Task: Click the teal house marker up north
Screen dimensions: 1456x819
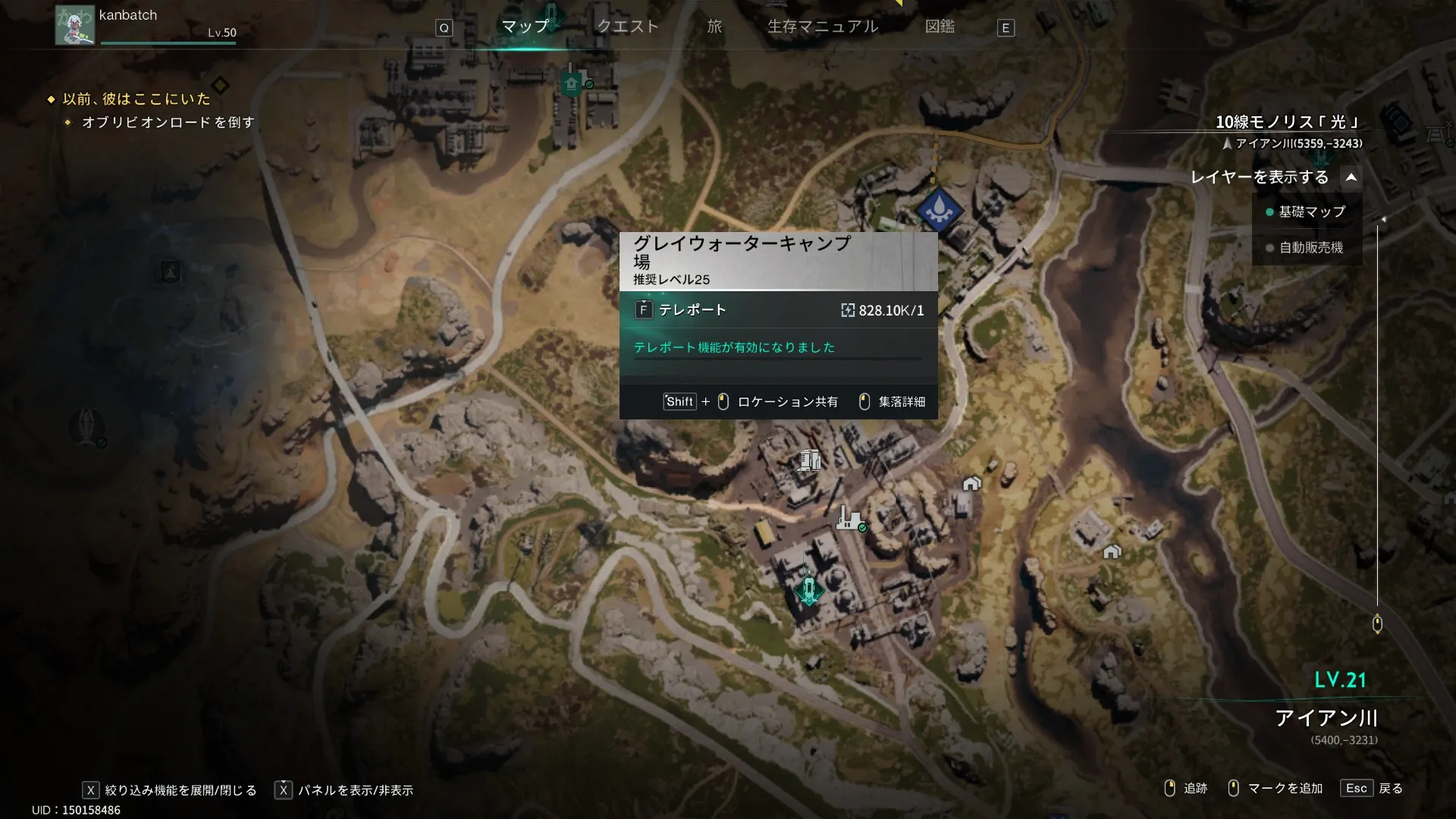Action: 572,83
